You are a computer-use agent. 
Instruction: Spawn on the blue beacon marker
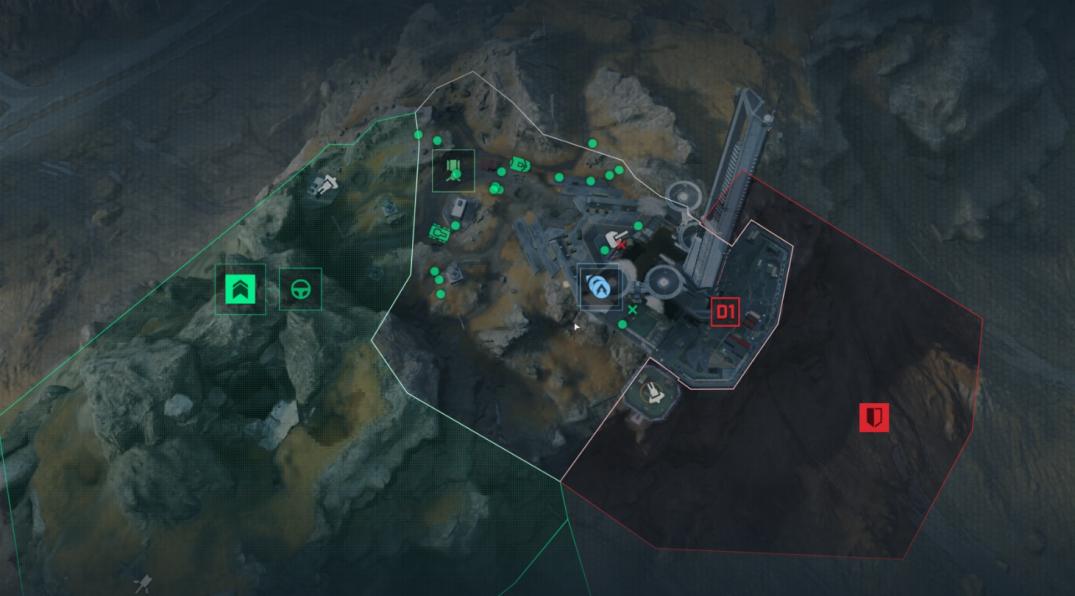point(600,287)
